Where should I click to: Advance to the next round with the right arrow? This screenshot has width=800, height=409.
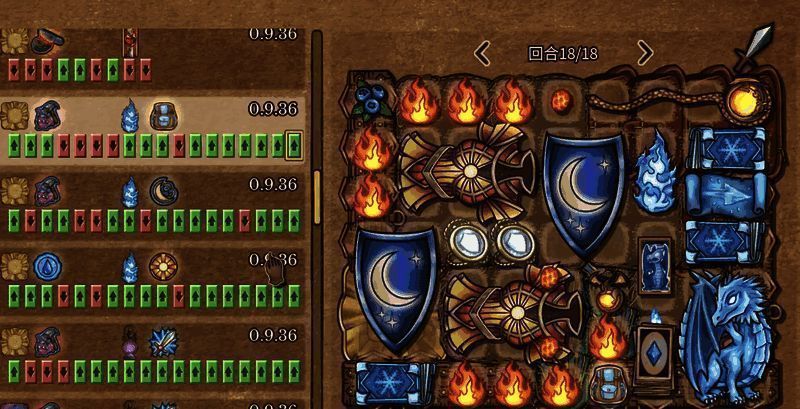[645, 53]
